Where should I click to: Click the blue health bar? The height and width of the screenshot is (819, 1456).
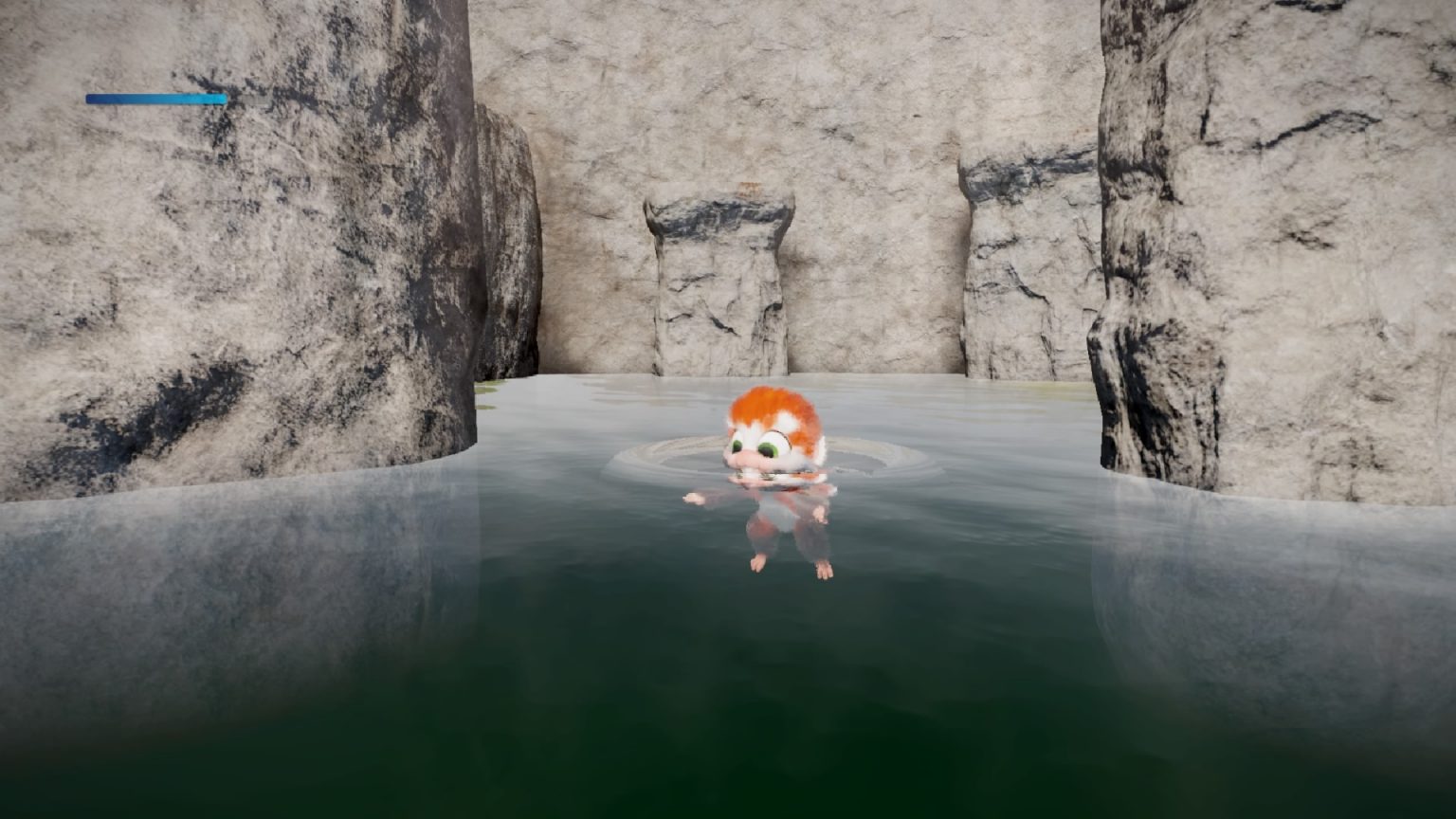(x=155, y=97)
